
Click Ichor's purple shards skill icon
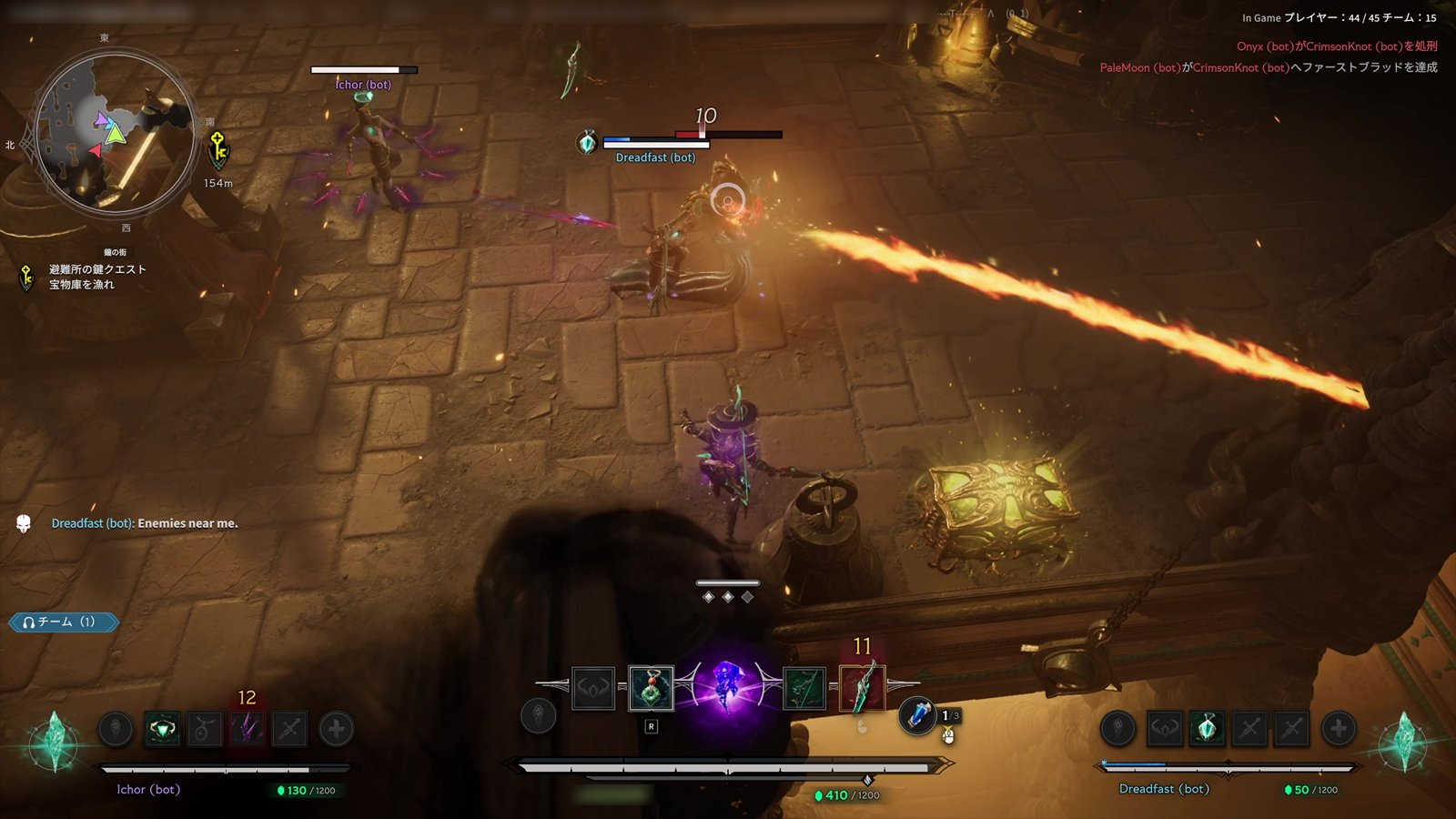(247, 729)
